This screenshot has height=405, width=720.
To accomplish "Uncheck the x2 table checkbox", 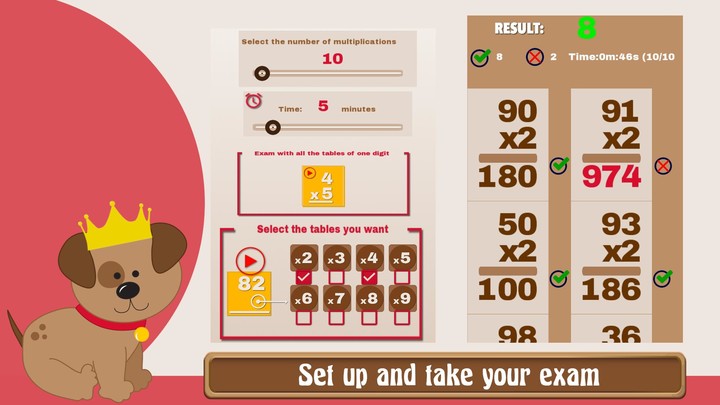I will pos(305,276).
